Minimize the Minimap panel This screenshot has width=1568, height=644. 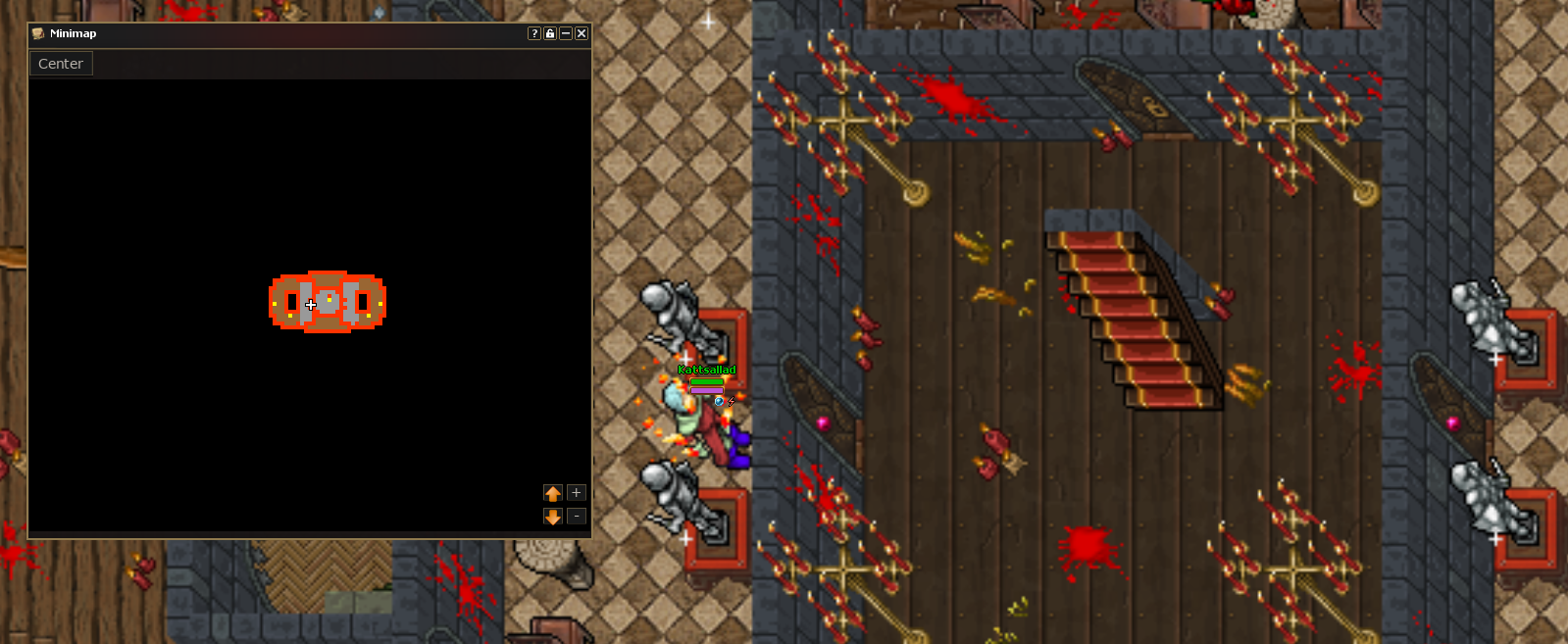[x=566, y=33]
